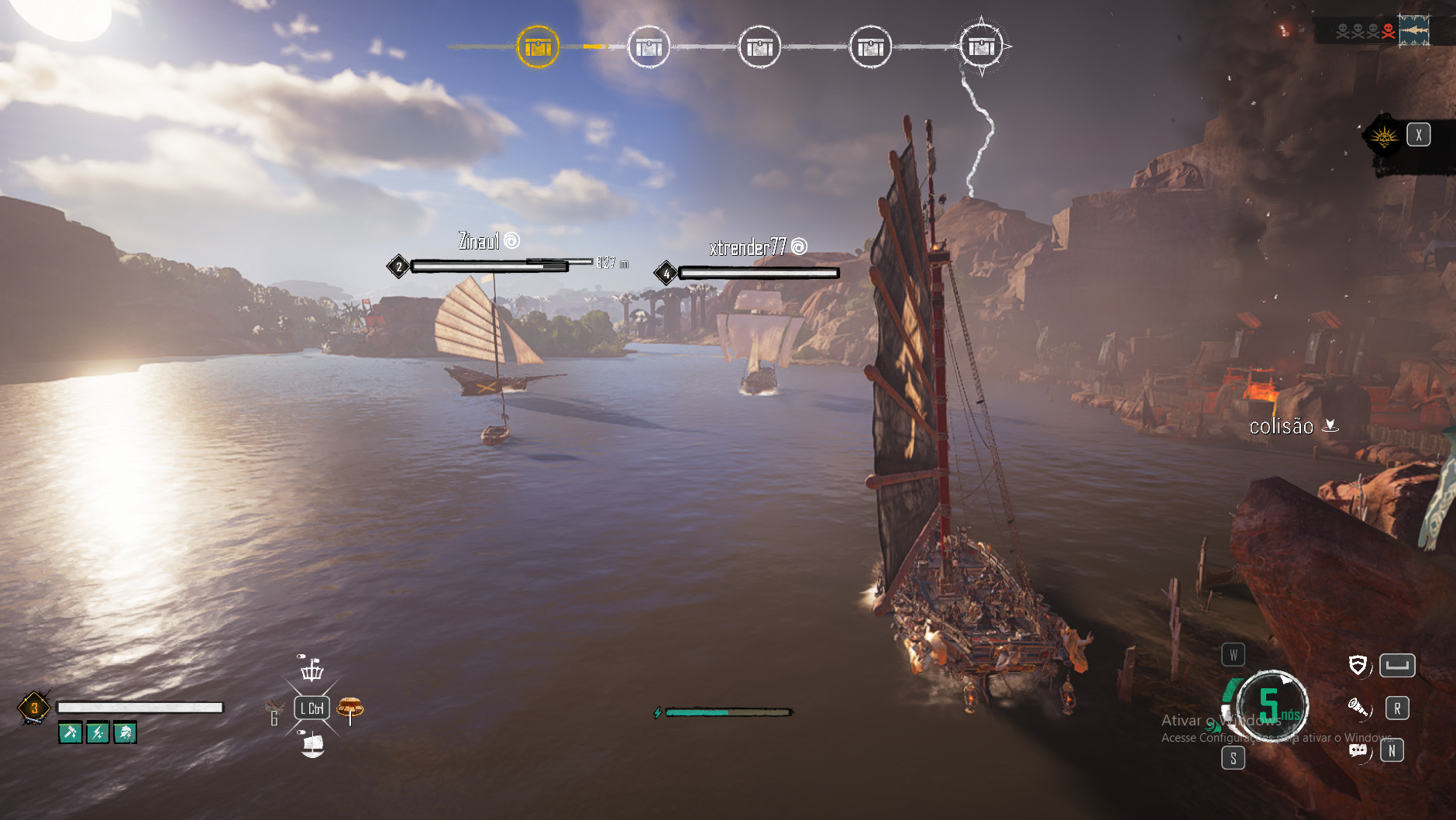Click the final chest marker with compass border
1456x820 pixels.
[981, 47]
